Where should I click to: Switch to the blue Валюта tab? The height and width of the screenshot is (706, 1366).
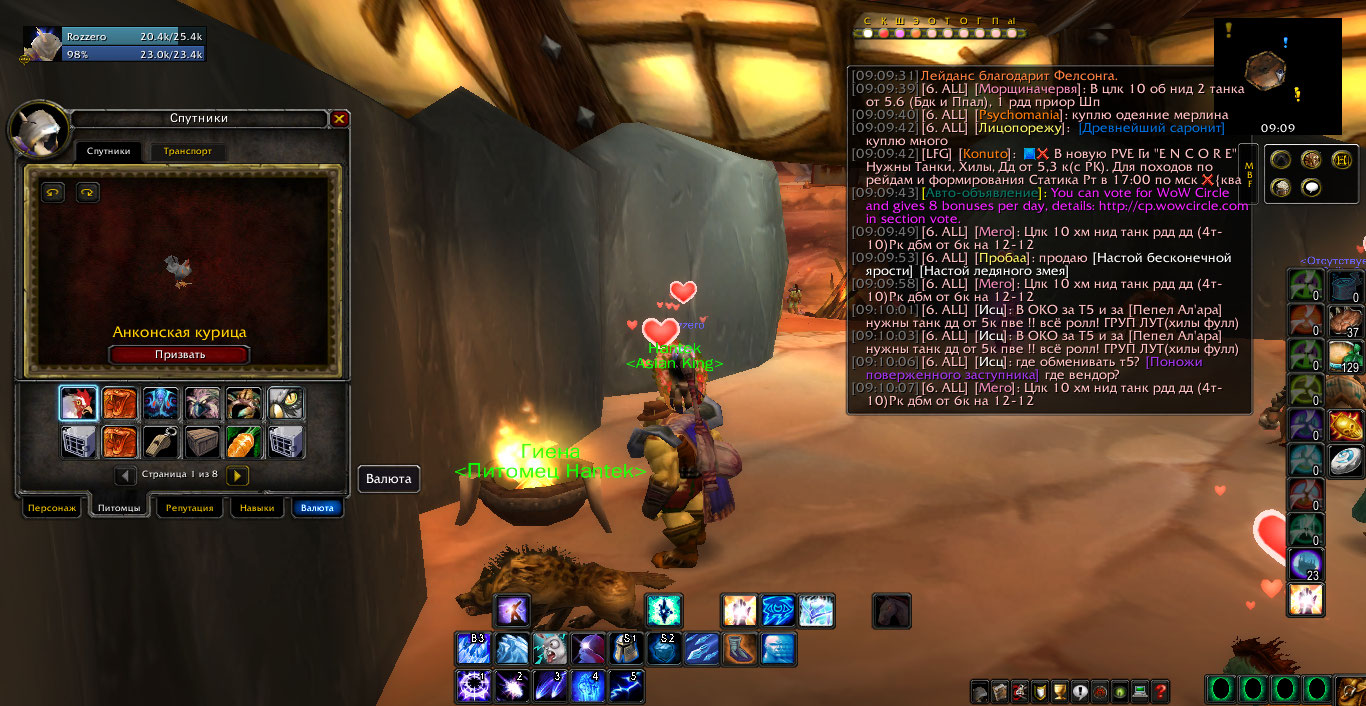[317, 508]
